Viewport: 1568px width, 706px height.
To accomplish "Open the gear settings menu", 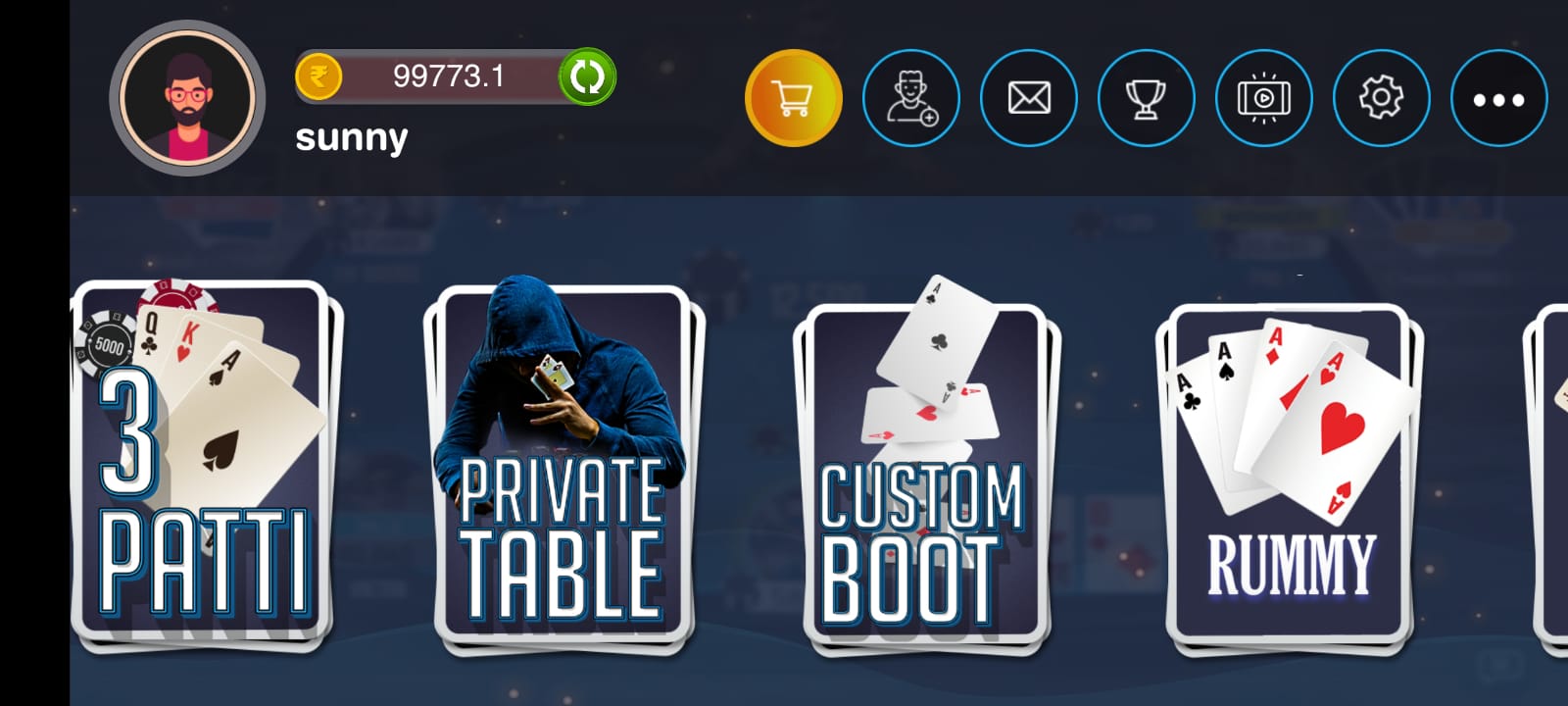I will (x=1381, y=98).
